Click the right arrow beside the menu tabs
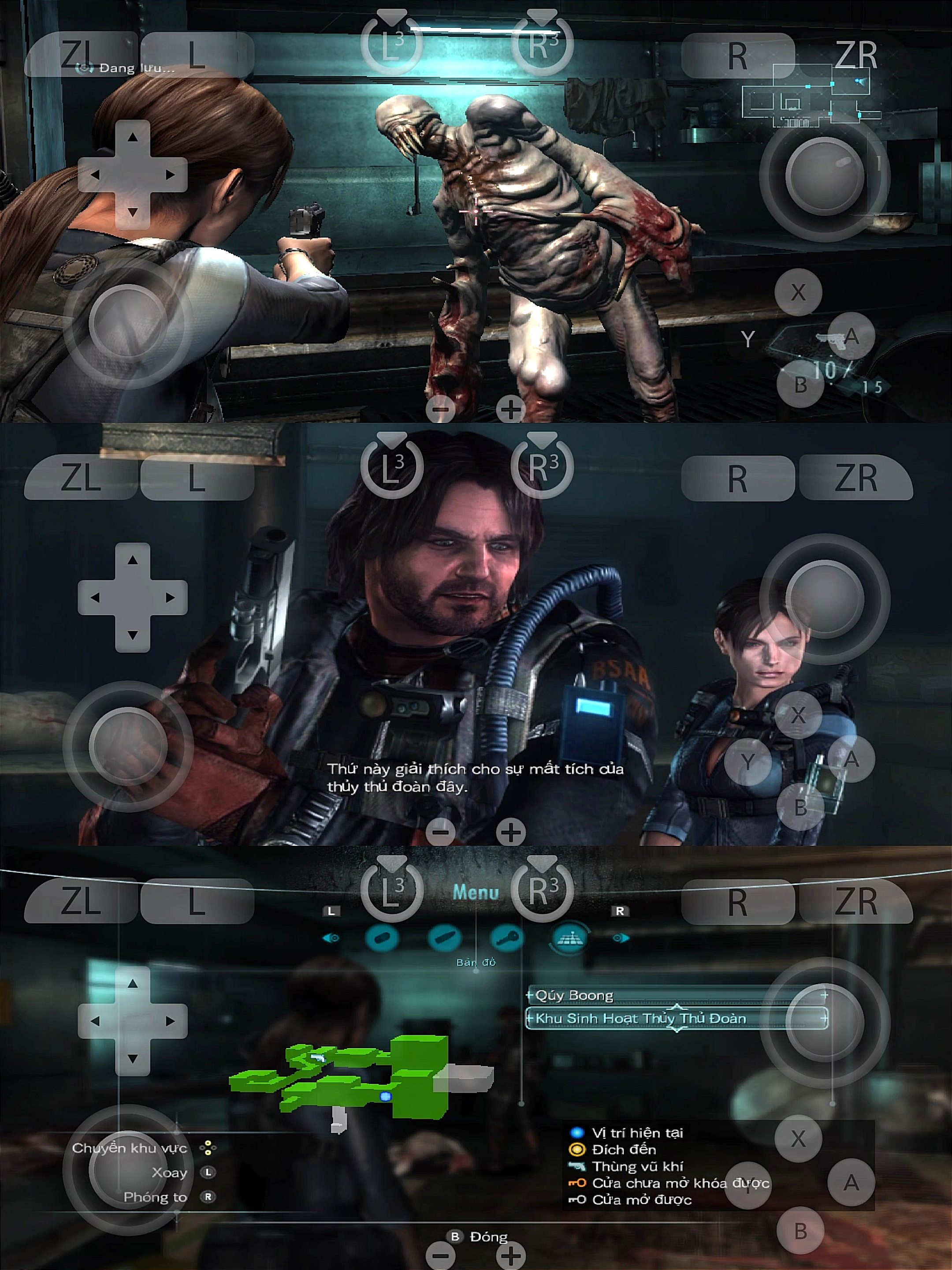 coord(621,938)
